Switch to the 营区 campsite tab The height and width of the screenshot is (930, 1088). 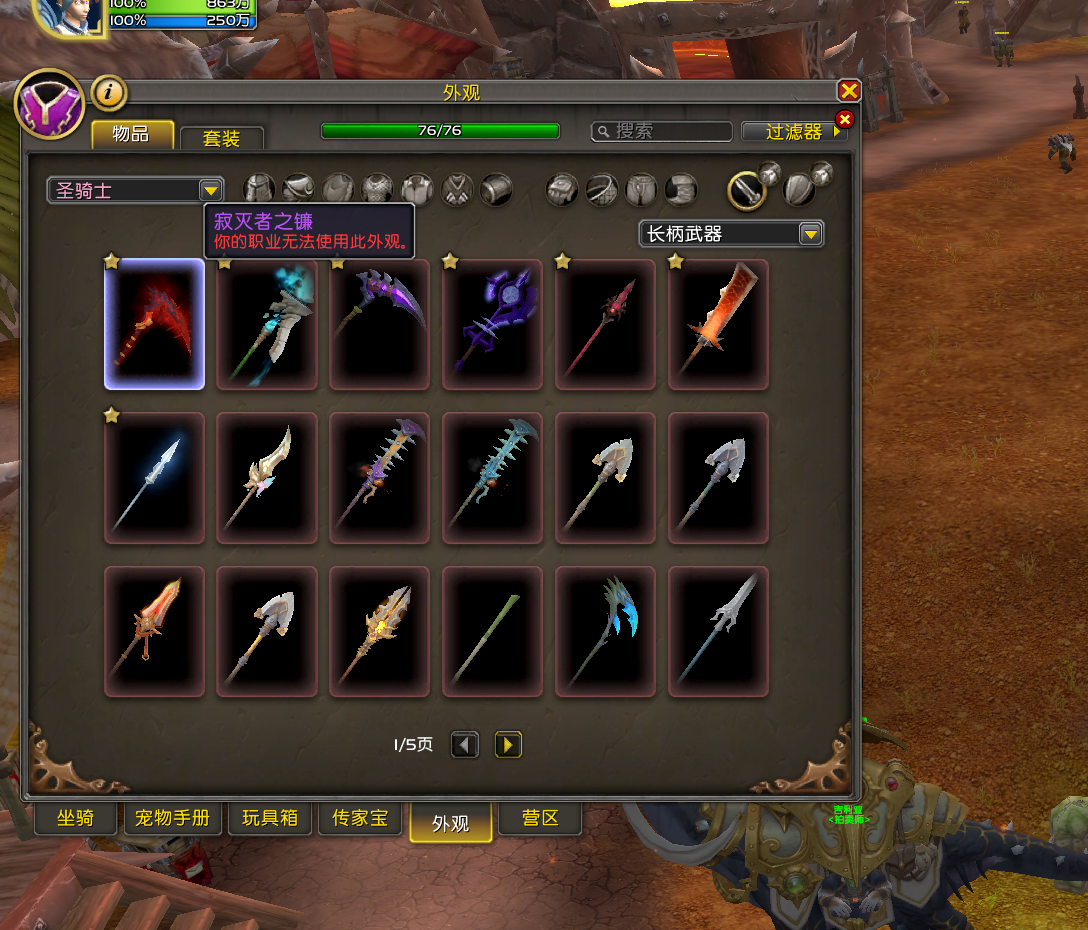coord(540,818)
